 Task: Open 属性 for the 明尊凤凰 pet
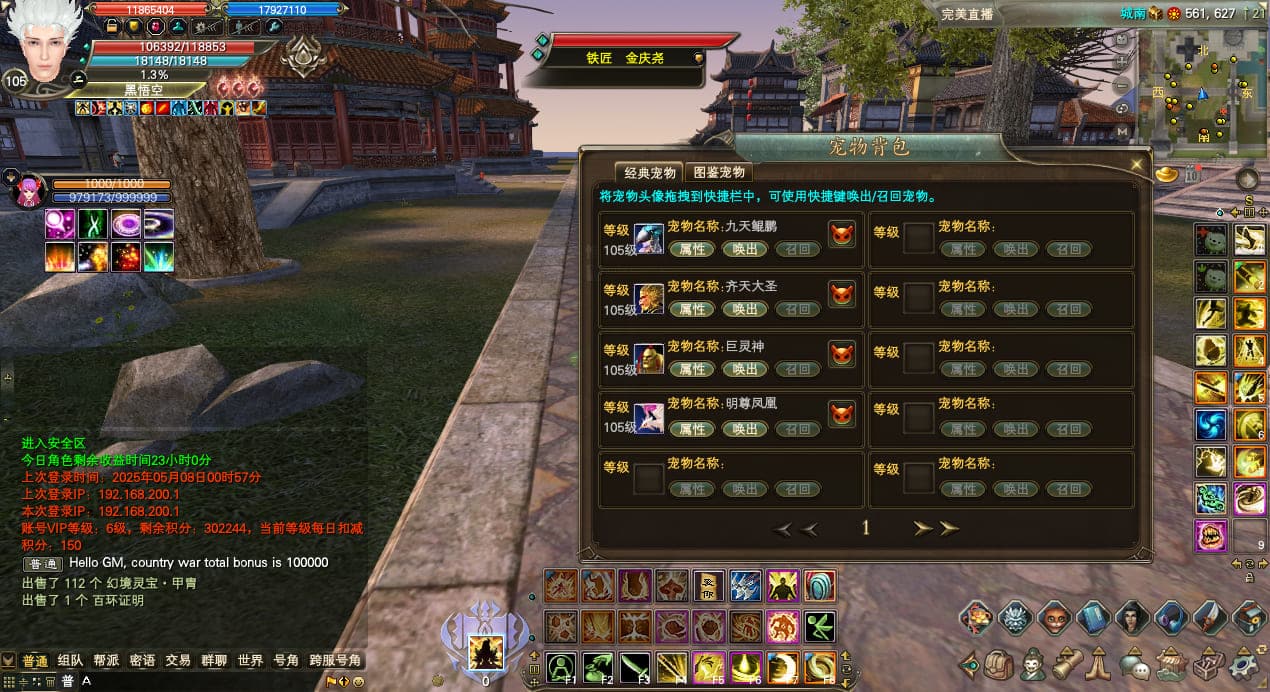[x=692, y=429]
